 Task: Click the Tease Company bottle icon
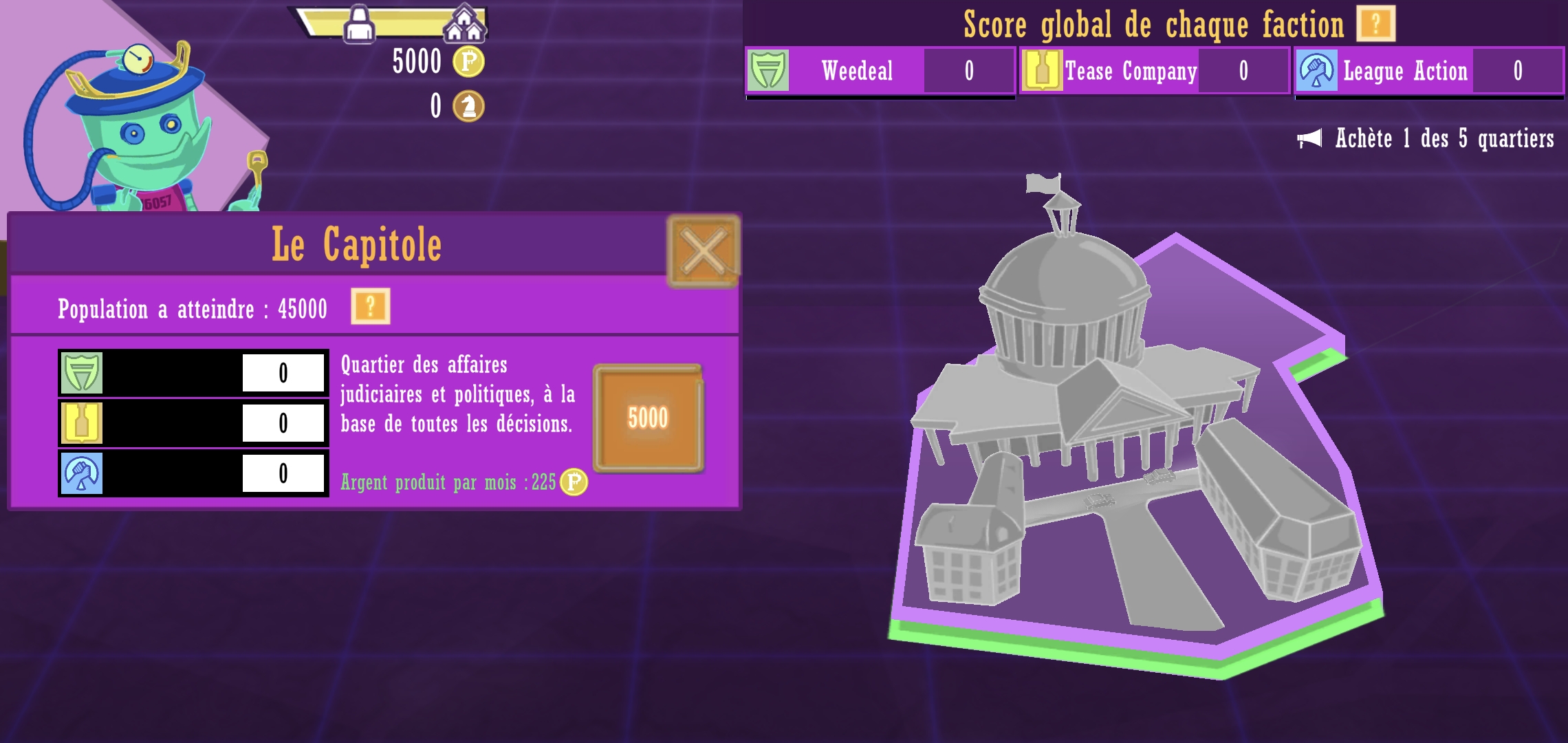click(x=1043, y=71)
